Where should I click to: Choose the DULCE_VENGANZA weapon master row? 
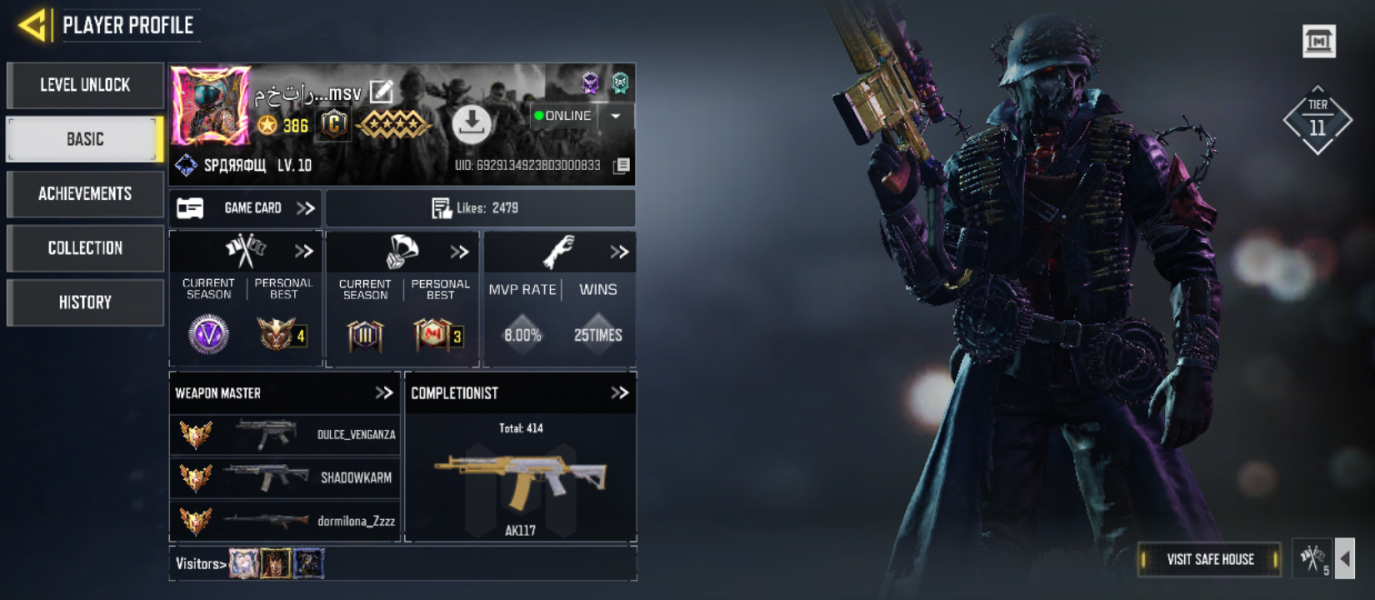[x=285, y=435]
